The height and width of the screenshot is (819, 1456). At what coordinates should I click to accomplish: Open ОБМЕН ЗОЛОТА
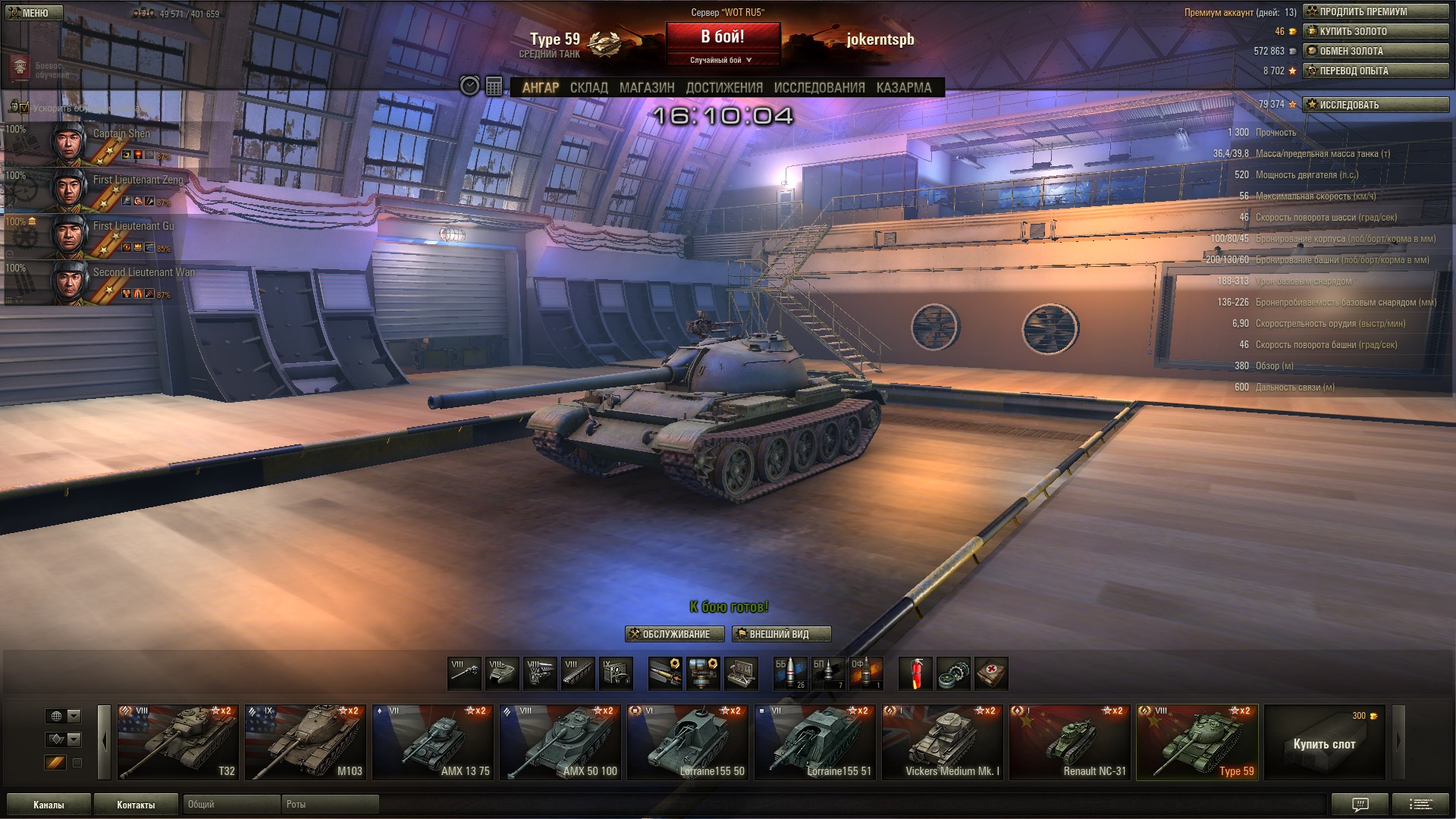tap(1376, 51)
